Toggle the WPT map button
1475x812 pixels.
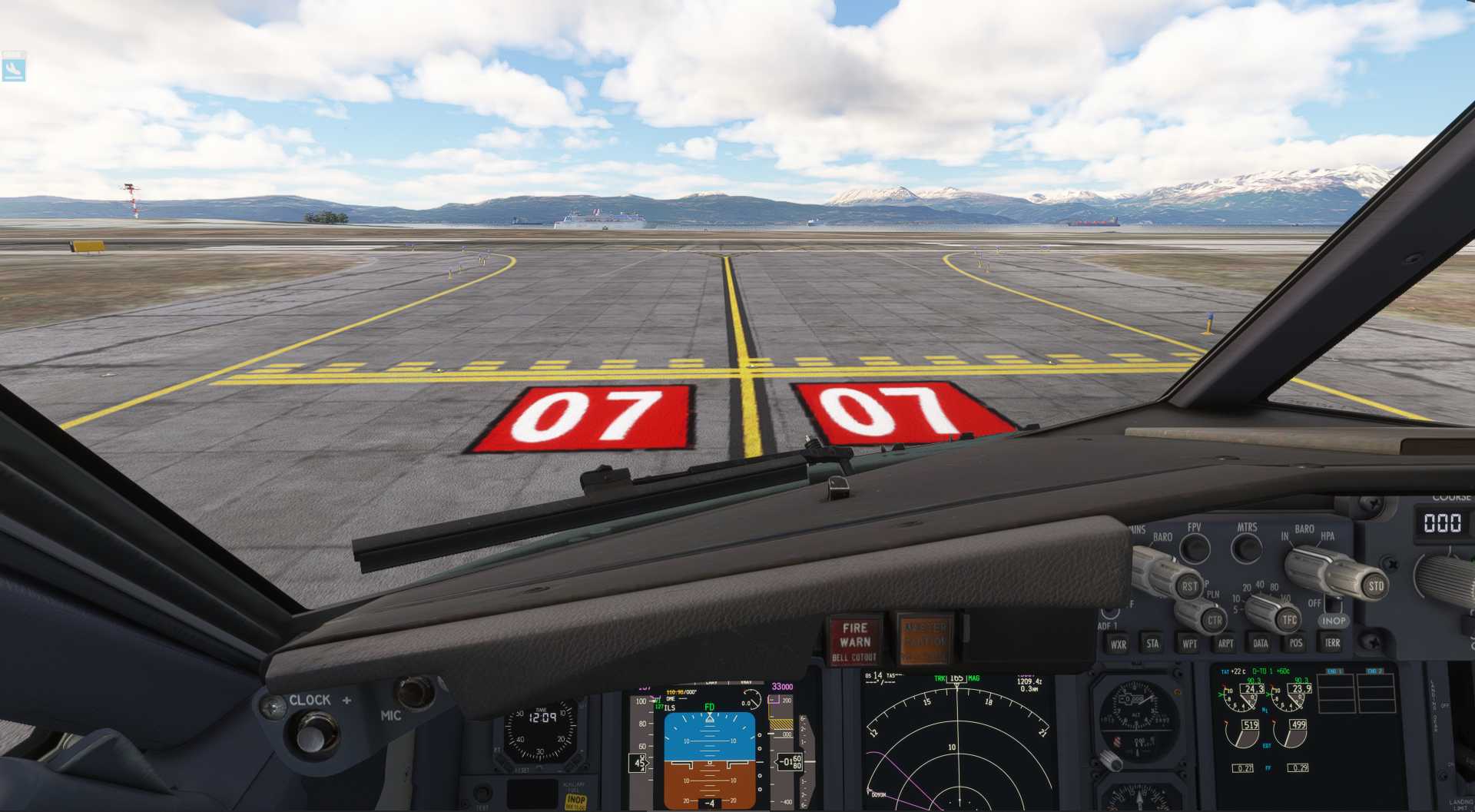click(x=1189, y=644)
